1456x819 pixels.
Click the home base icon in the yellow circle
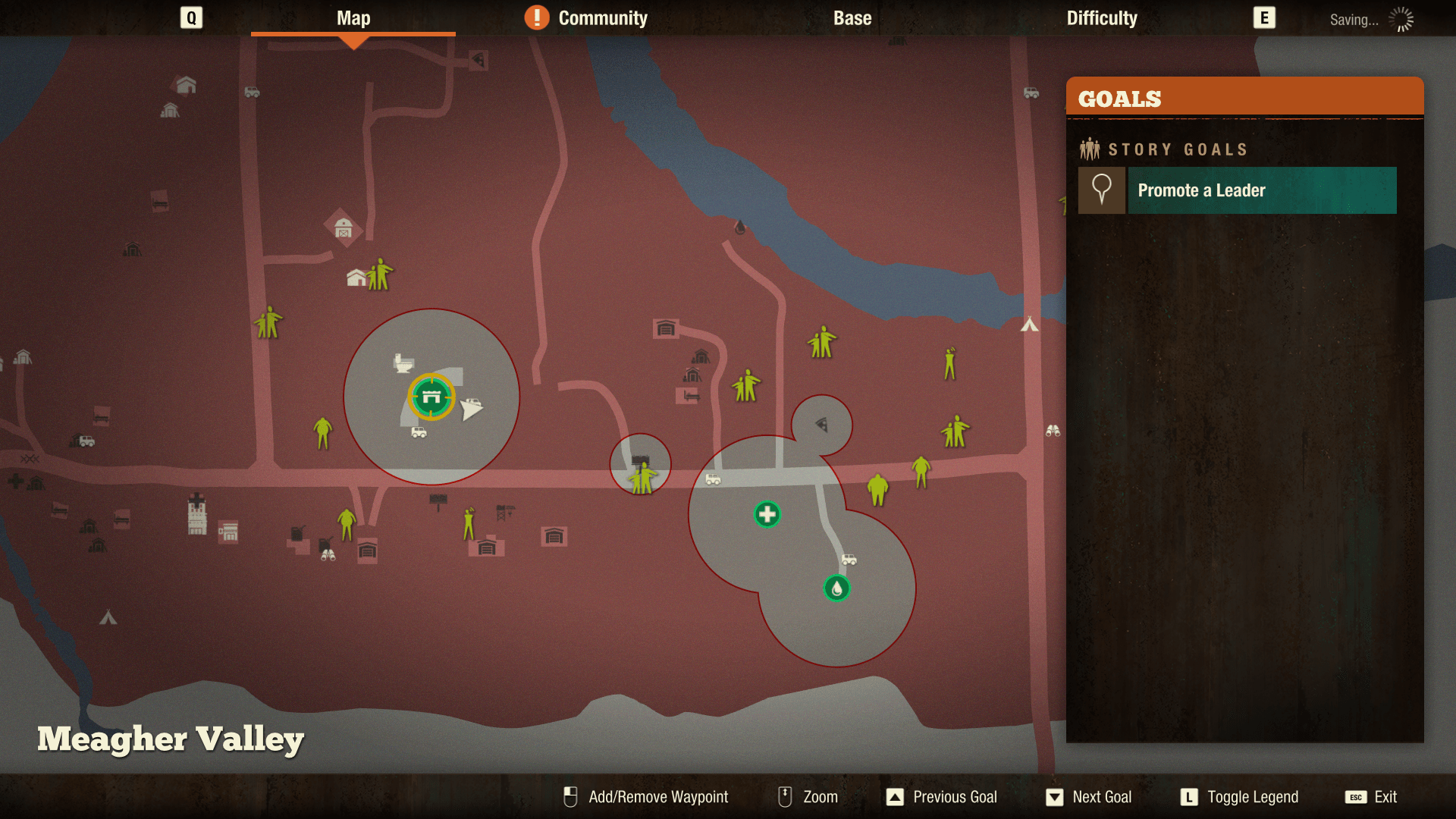tap(431, 397)
